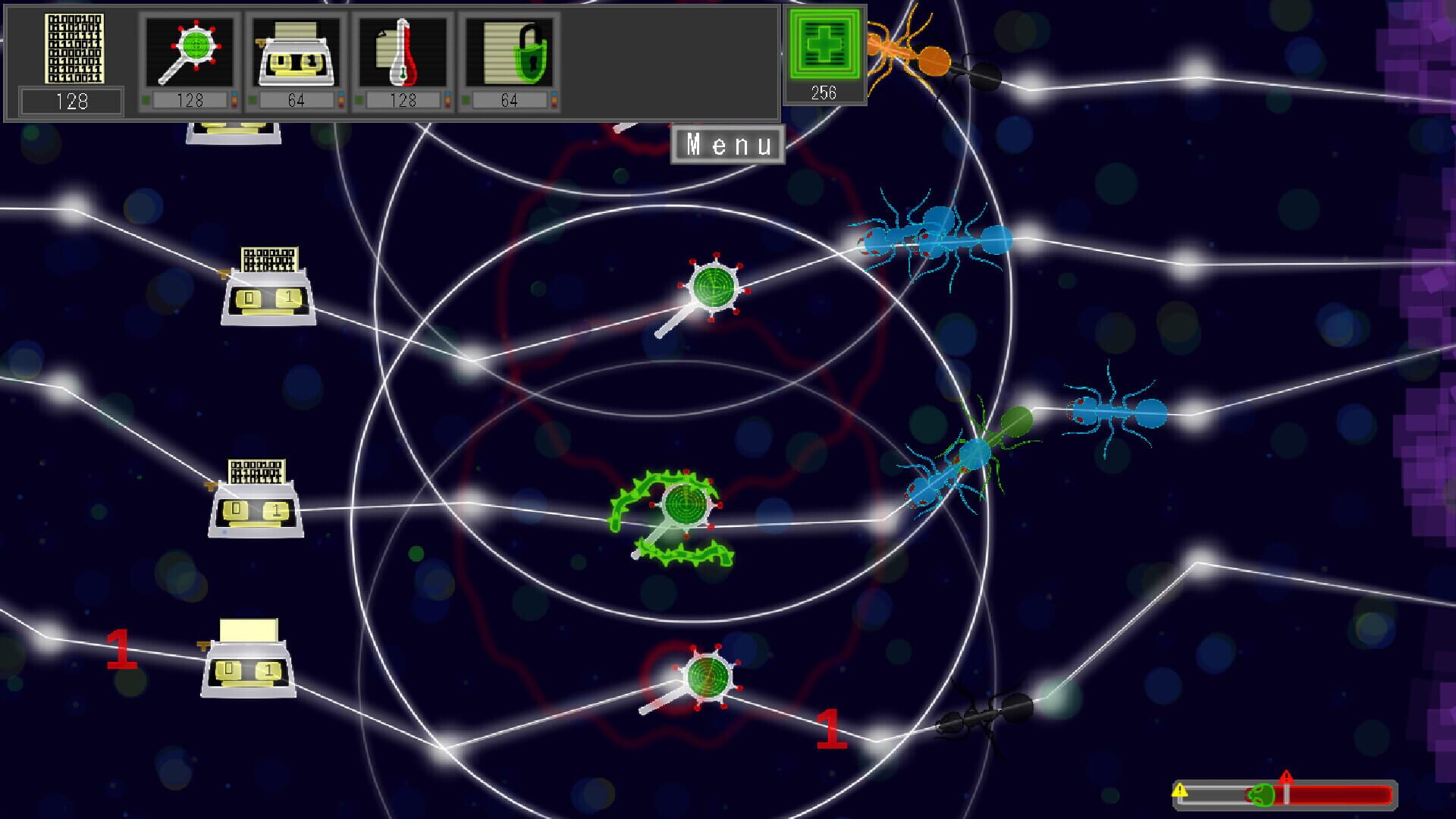This screenshot has height=819, width=1456.
Task: Click the binary data sheet icon
Action: pyautogui.click(x=74, y=49)
